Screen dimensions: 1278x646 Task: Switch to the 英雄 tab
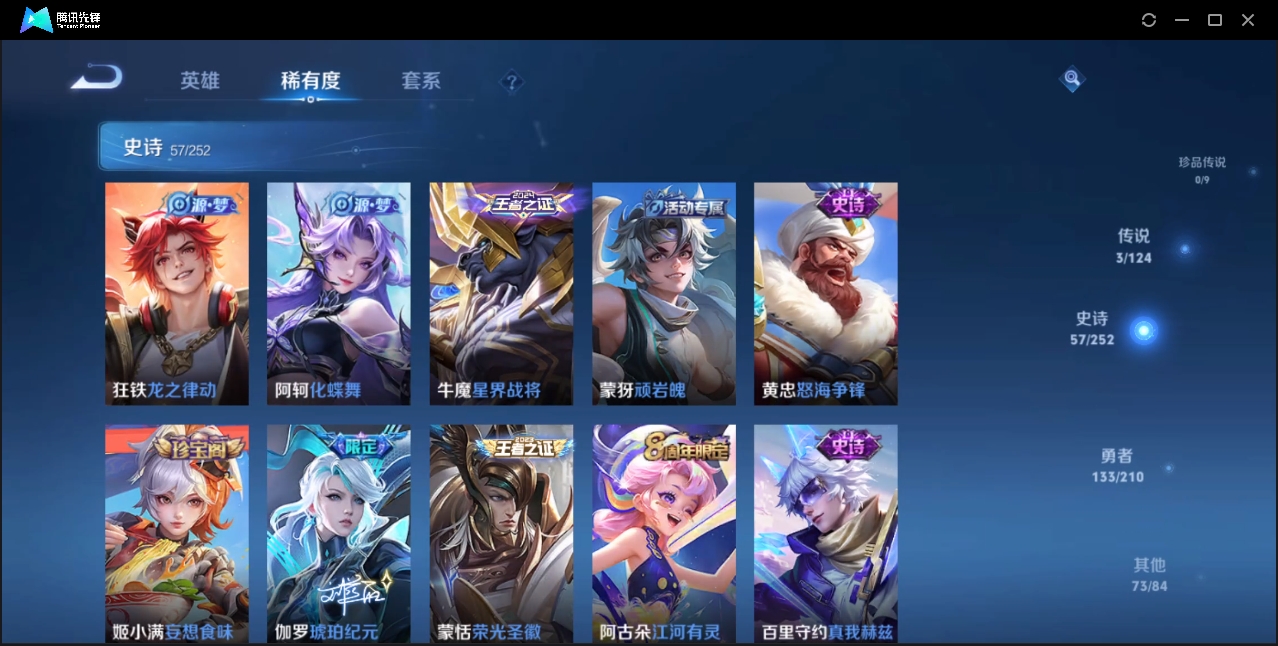[200, 81]
